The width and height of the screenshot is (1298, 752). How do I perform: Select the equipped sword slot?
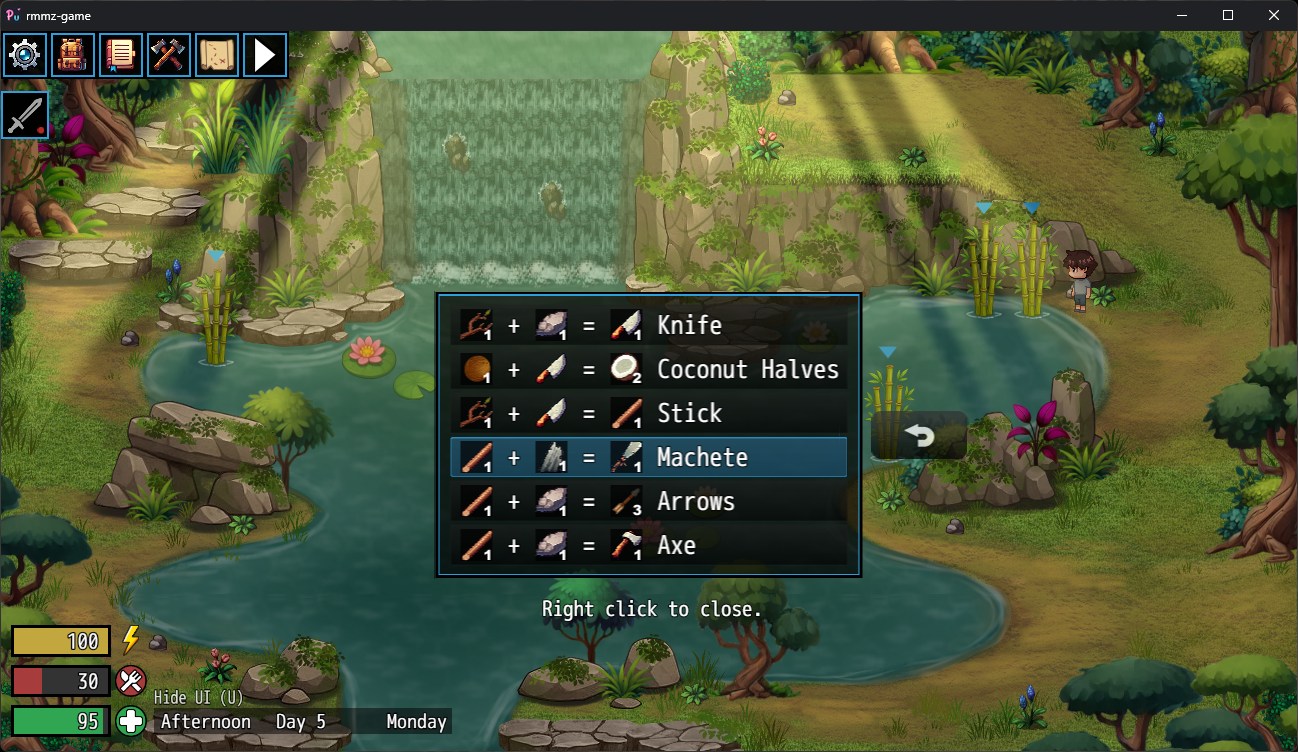click(x=25, y=115)
